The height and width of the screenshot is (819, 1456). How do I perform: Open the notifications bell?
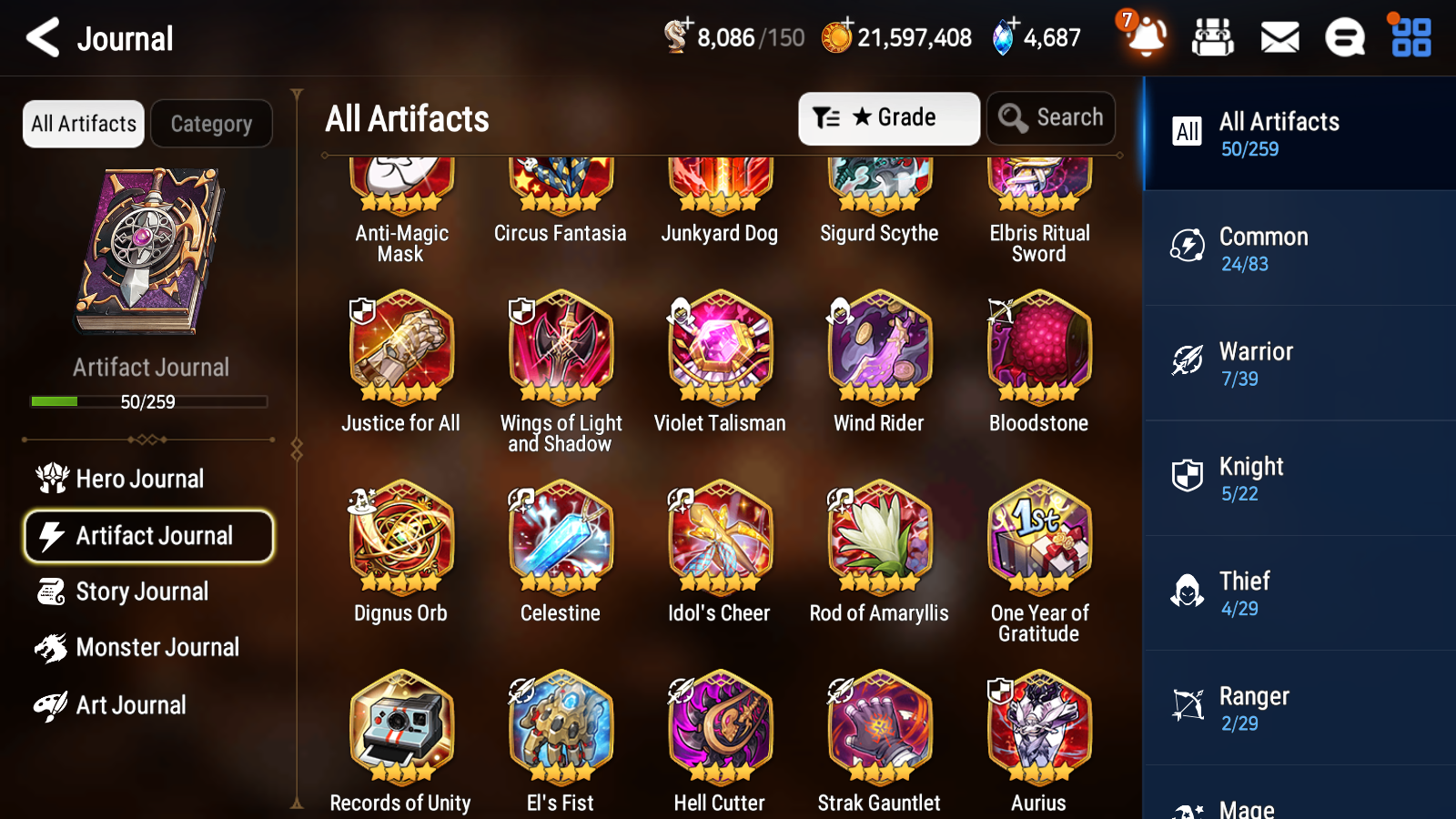(1146, 38)
